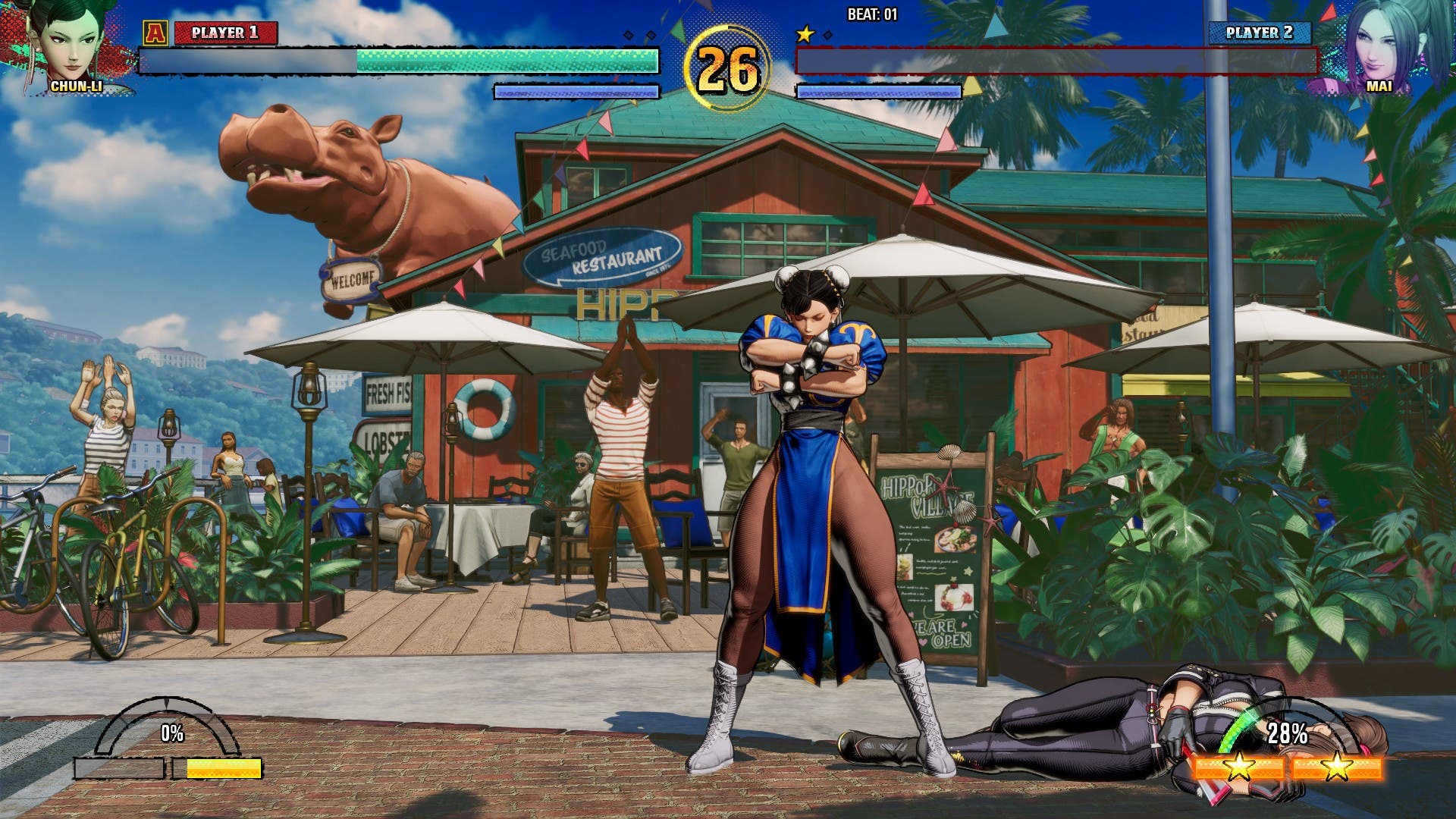Click the hippo statue's welcome sign
The image size is (1456, 819).
click(353, 279)
